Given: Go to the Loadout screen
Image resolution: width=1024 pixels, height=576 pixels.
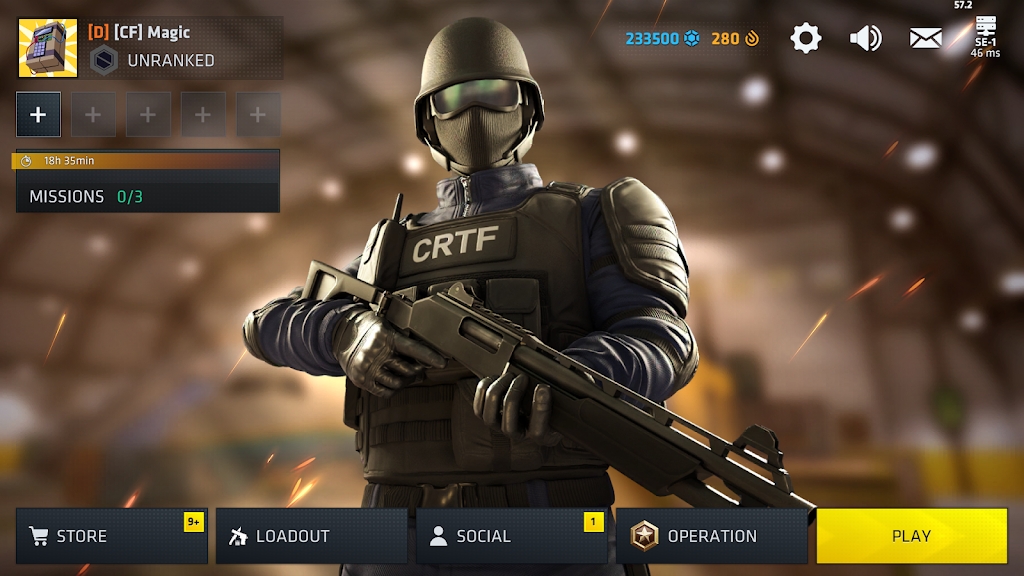Looking at the screenshot, I should [x=311, y=536].
